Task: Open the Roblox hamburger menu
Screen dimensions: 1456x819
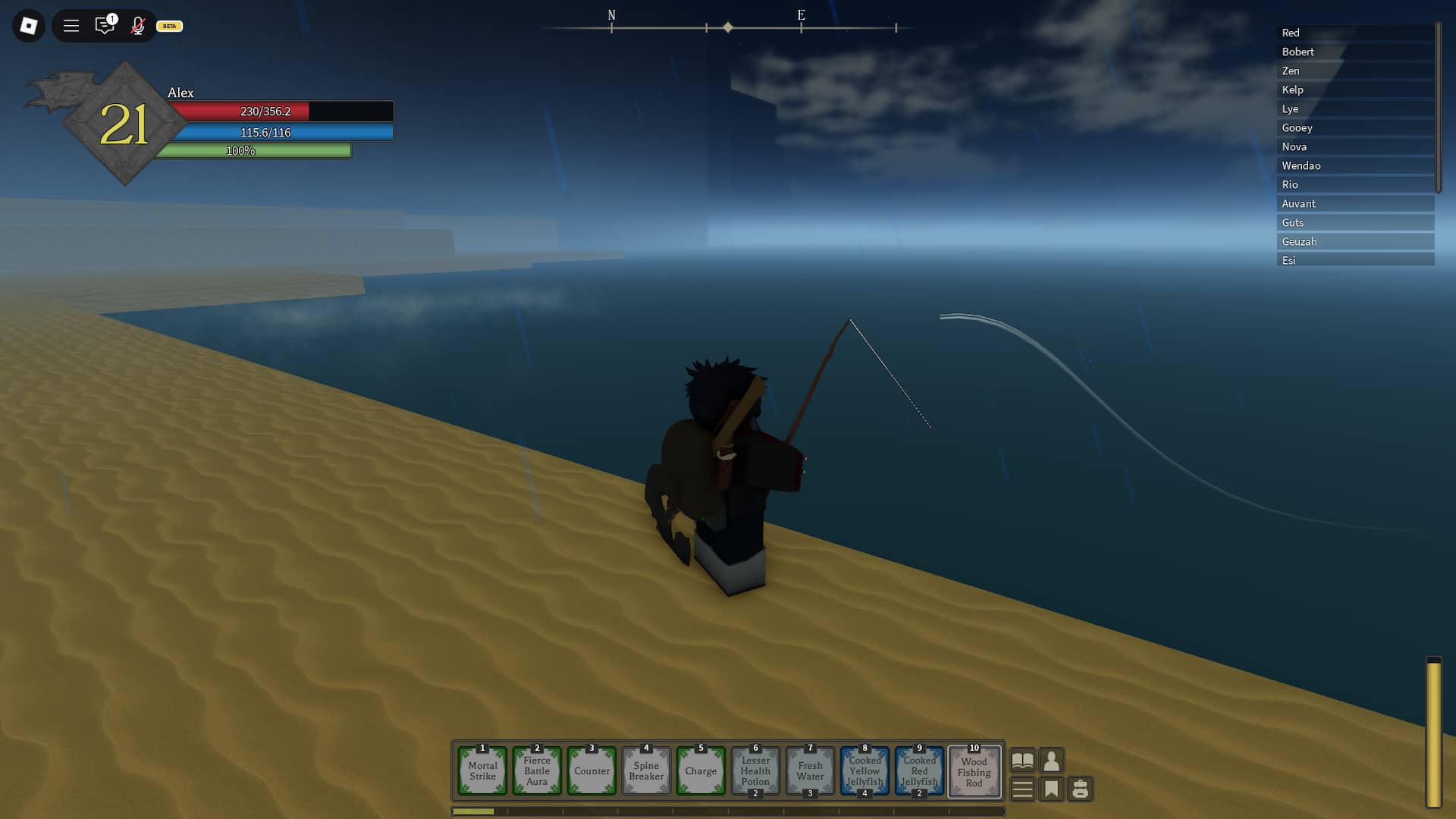Action: coord(71,26)
